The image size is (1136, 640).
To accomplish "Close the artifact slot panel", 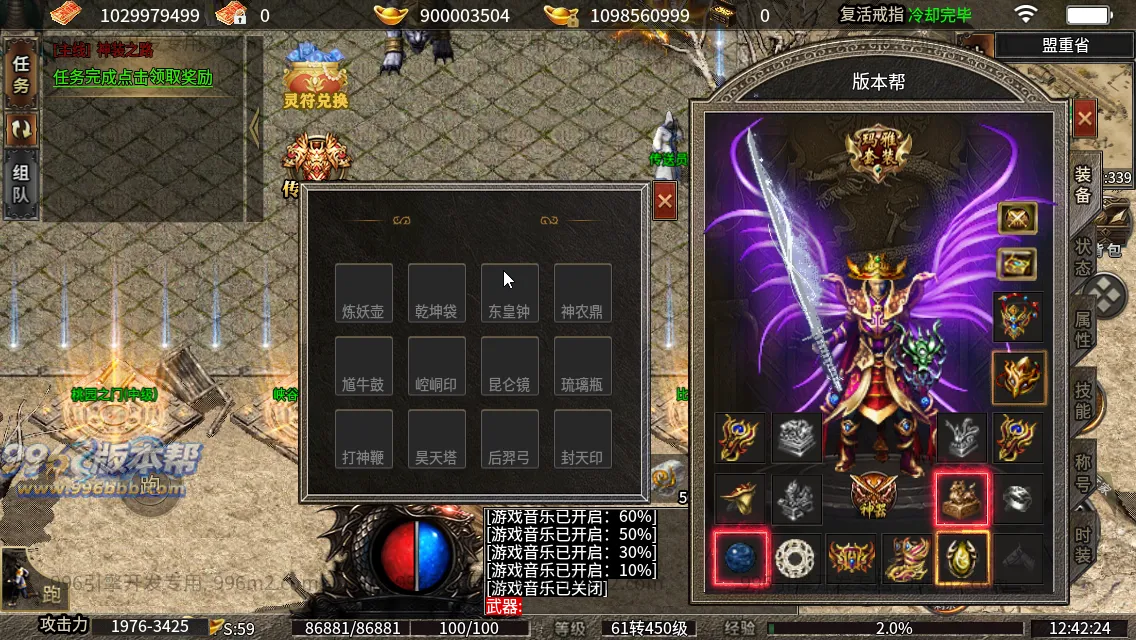I will (665, 202).
